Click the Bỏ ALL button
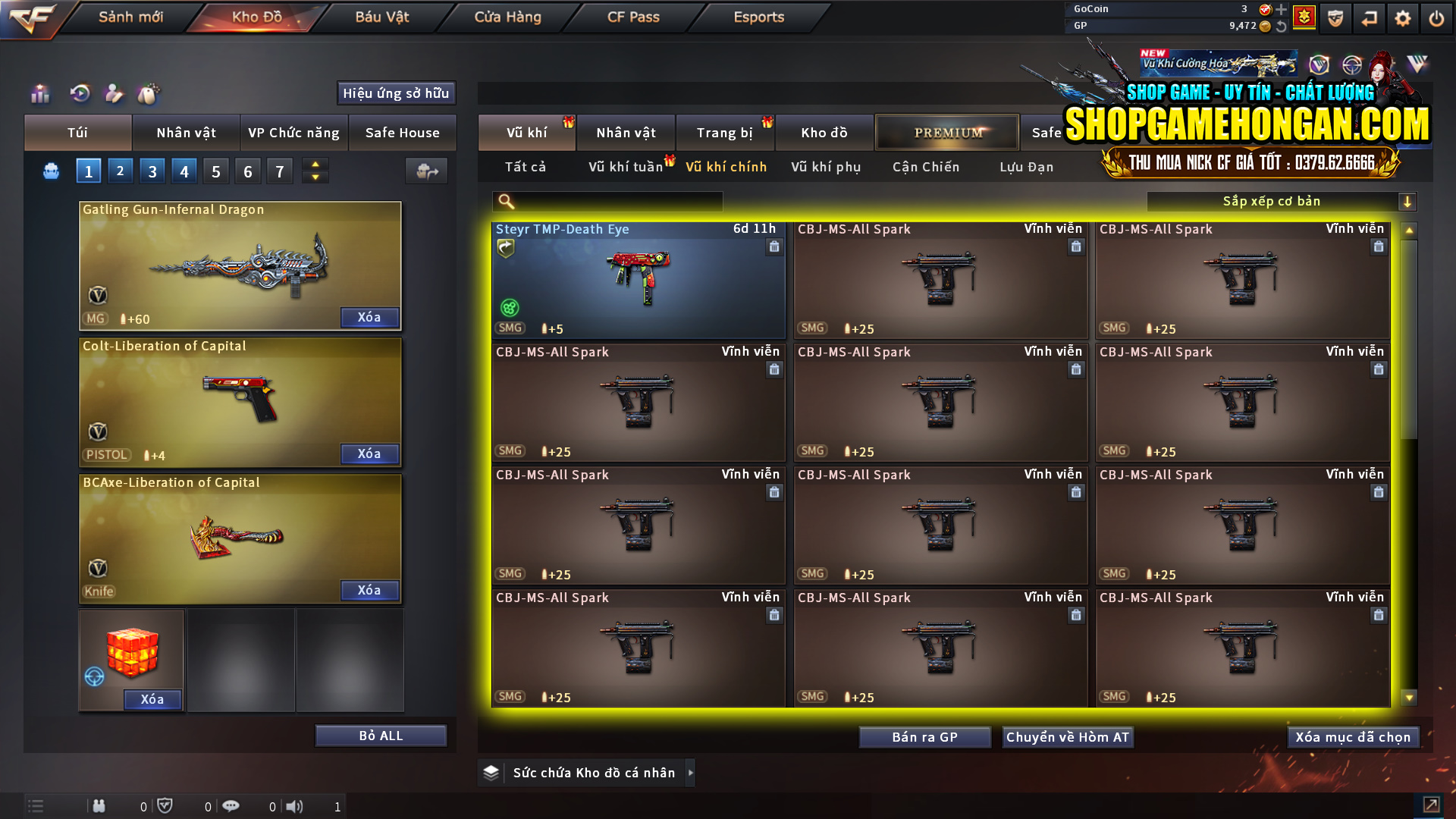 tap(381, 735)
